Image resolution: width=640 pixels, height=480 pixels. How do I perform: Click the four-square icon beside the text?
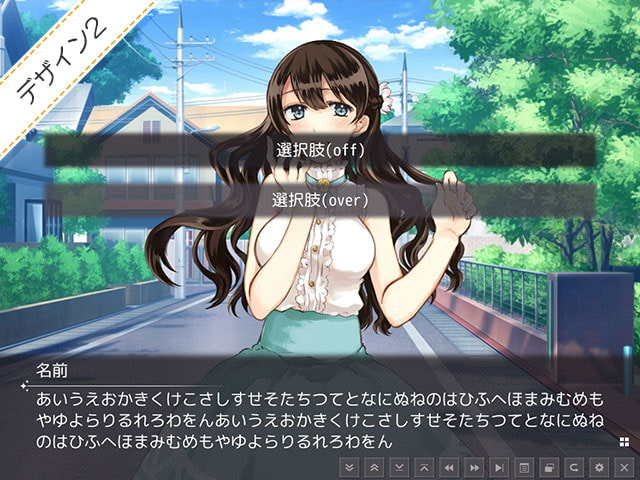click(x=623, y=440)
